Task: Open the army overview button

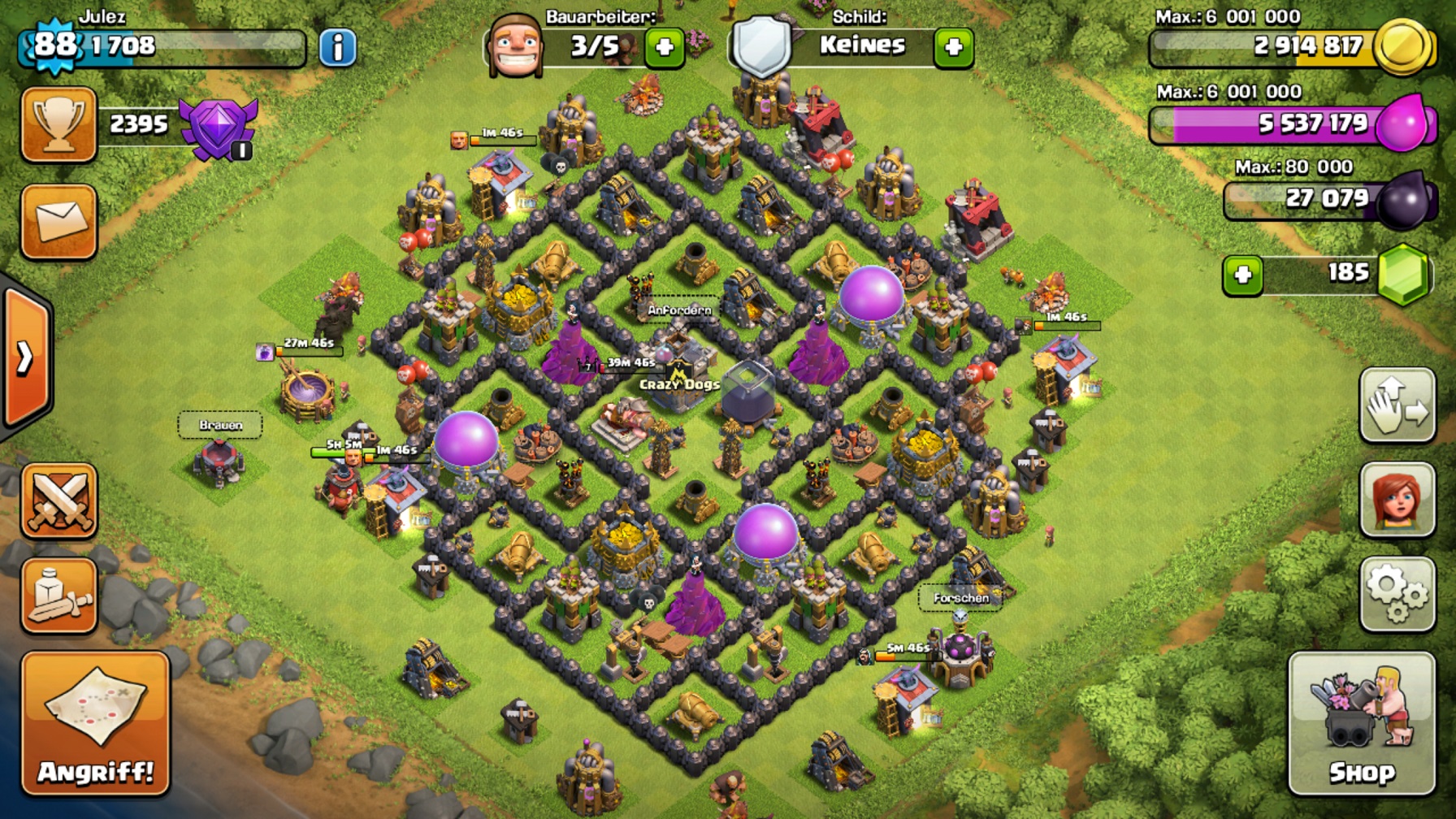Action: (x=58, y=596)
